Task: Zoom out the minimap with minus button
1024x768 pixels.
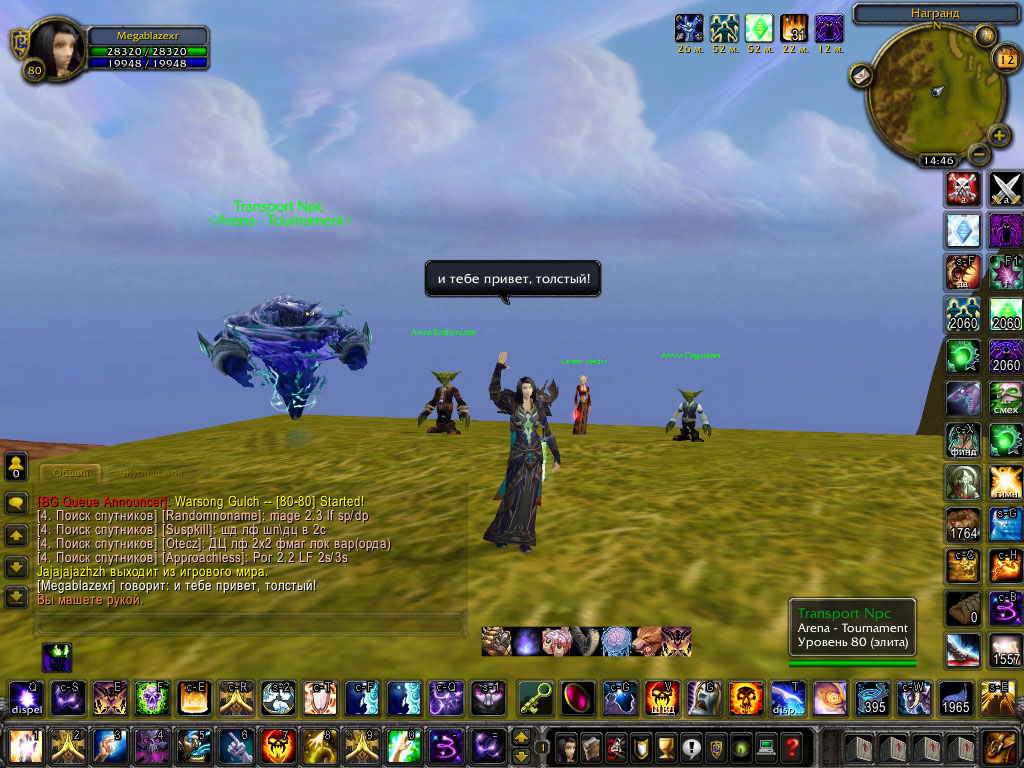Action: [978, 155]
